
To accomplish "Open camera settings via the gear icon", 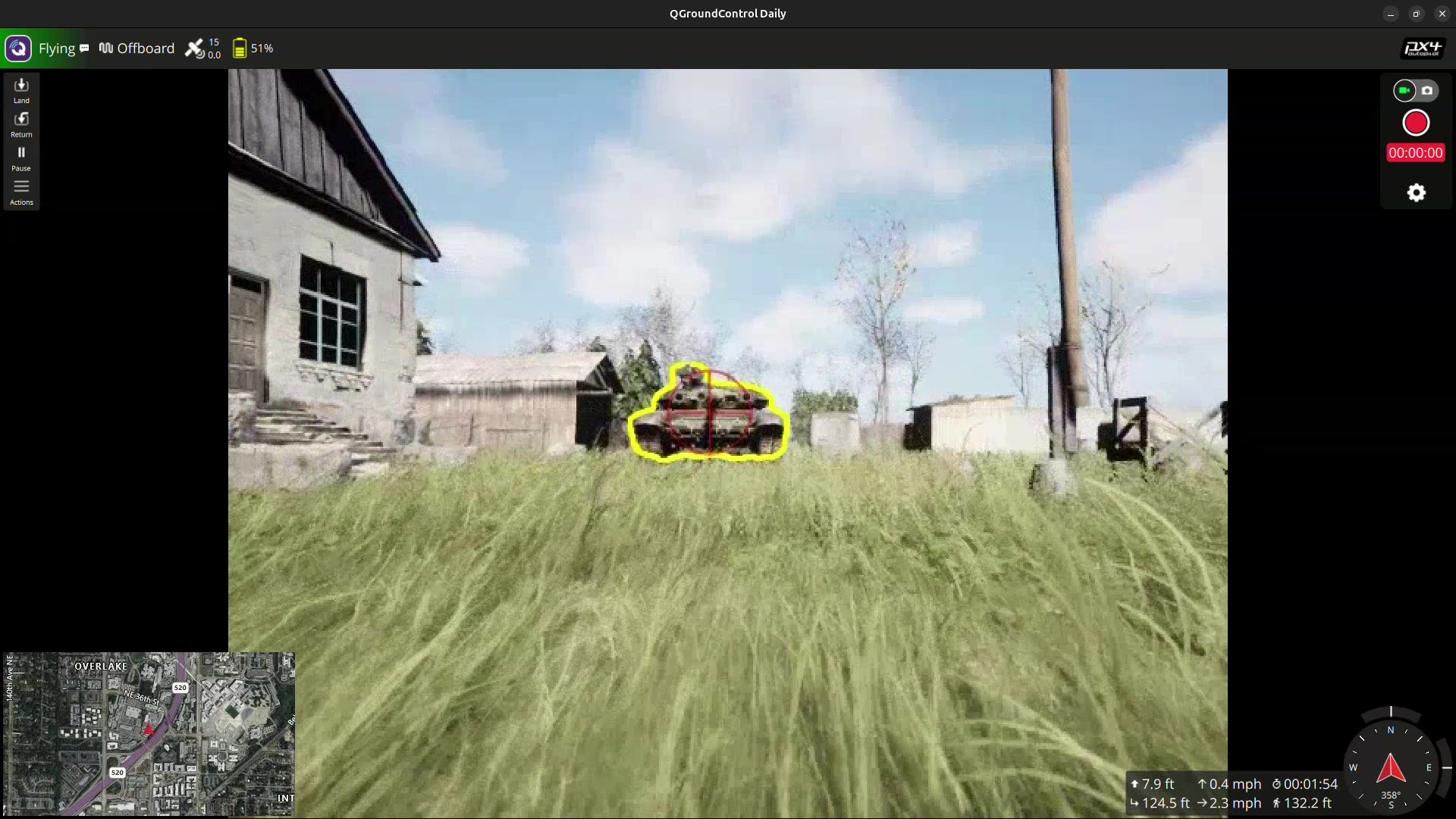I will click(x=1416, y=193).
